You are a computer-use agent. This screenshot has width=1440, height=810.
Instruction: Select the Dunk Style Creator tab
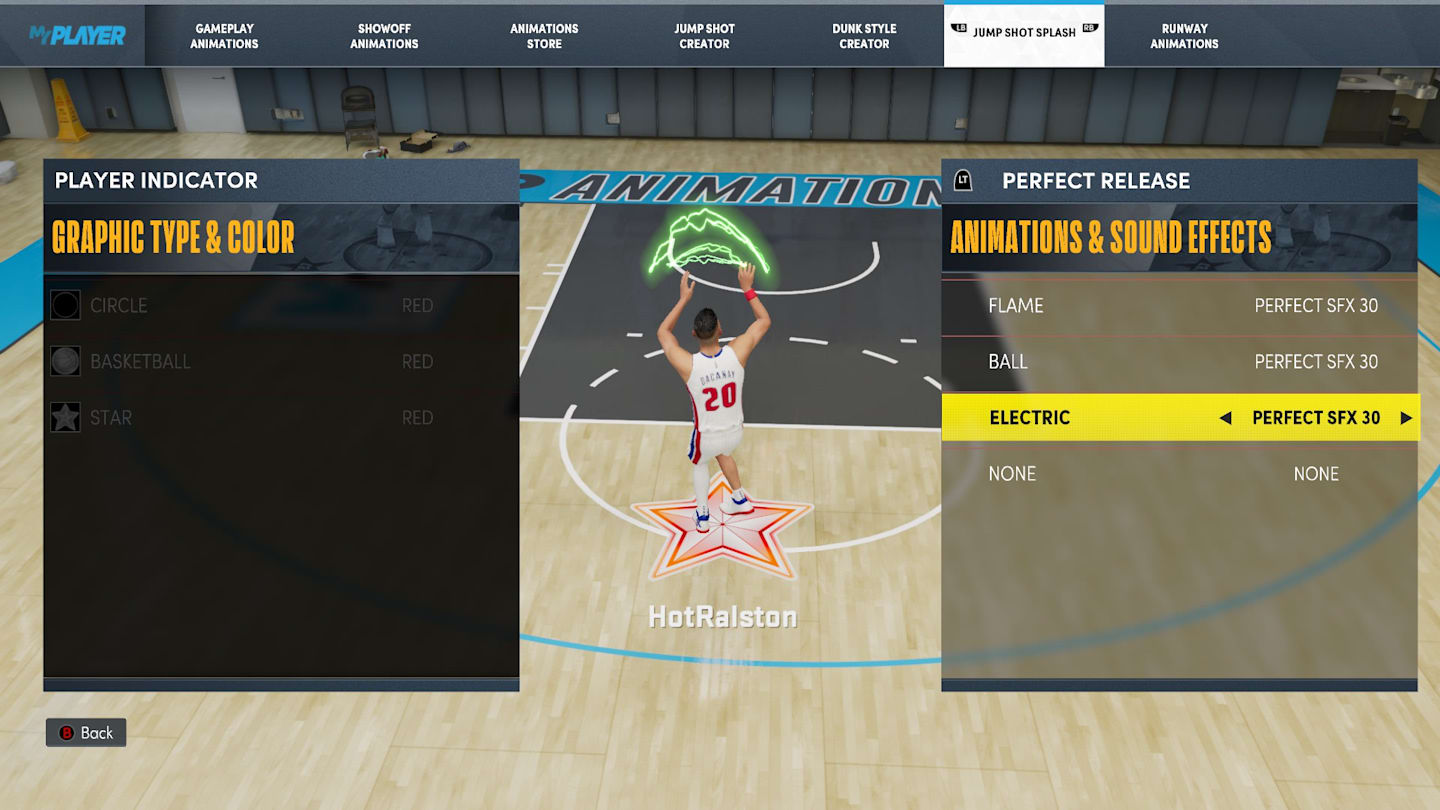point(864,36)
